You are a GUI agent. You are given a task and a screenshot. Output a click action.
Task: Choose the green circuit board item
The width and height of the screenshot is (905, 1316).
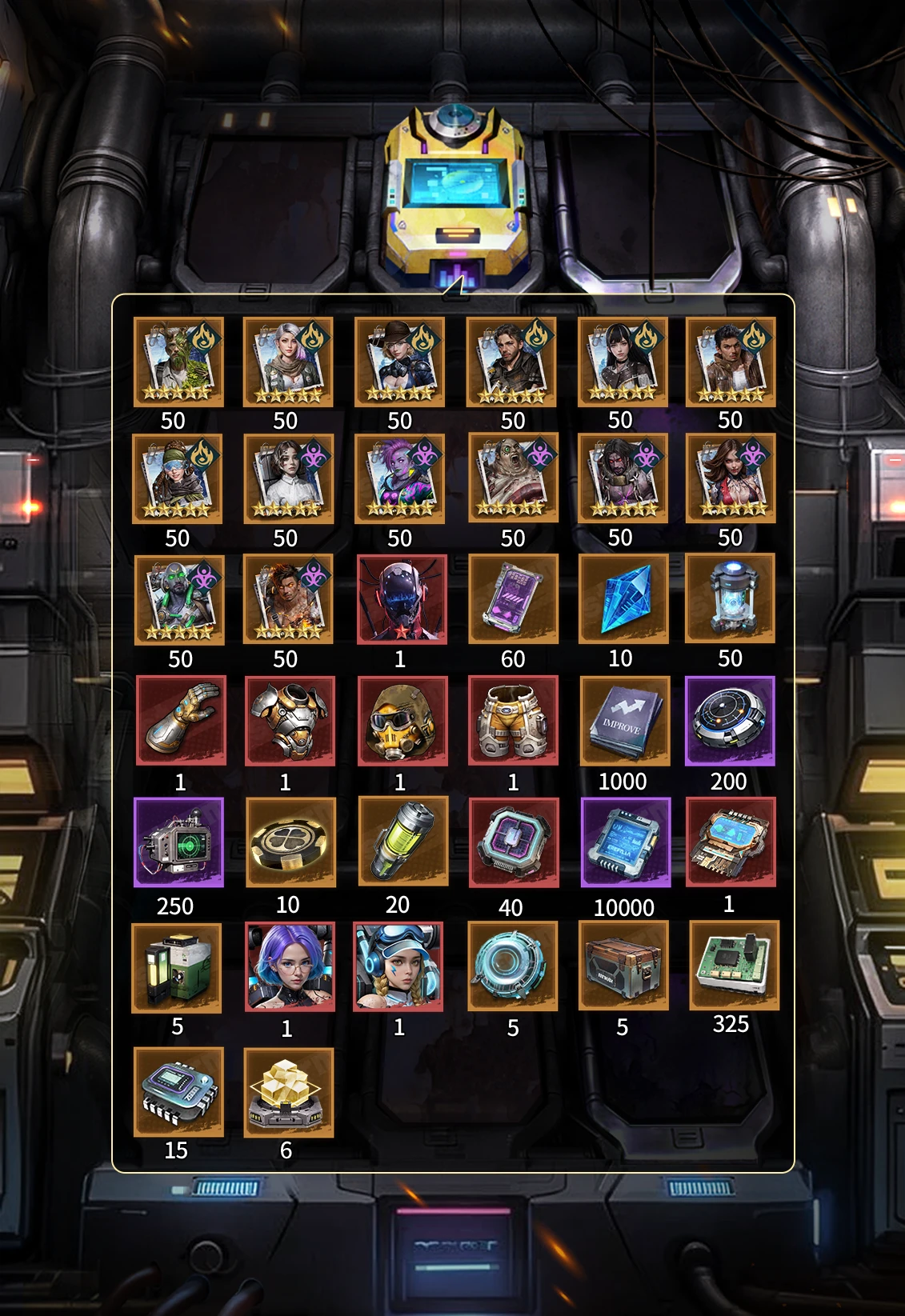(734, 965)
